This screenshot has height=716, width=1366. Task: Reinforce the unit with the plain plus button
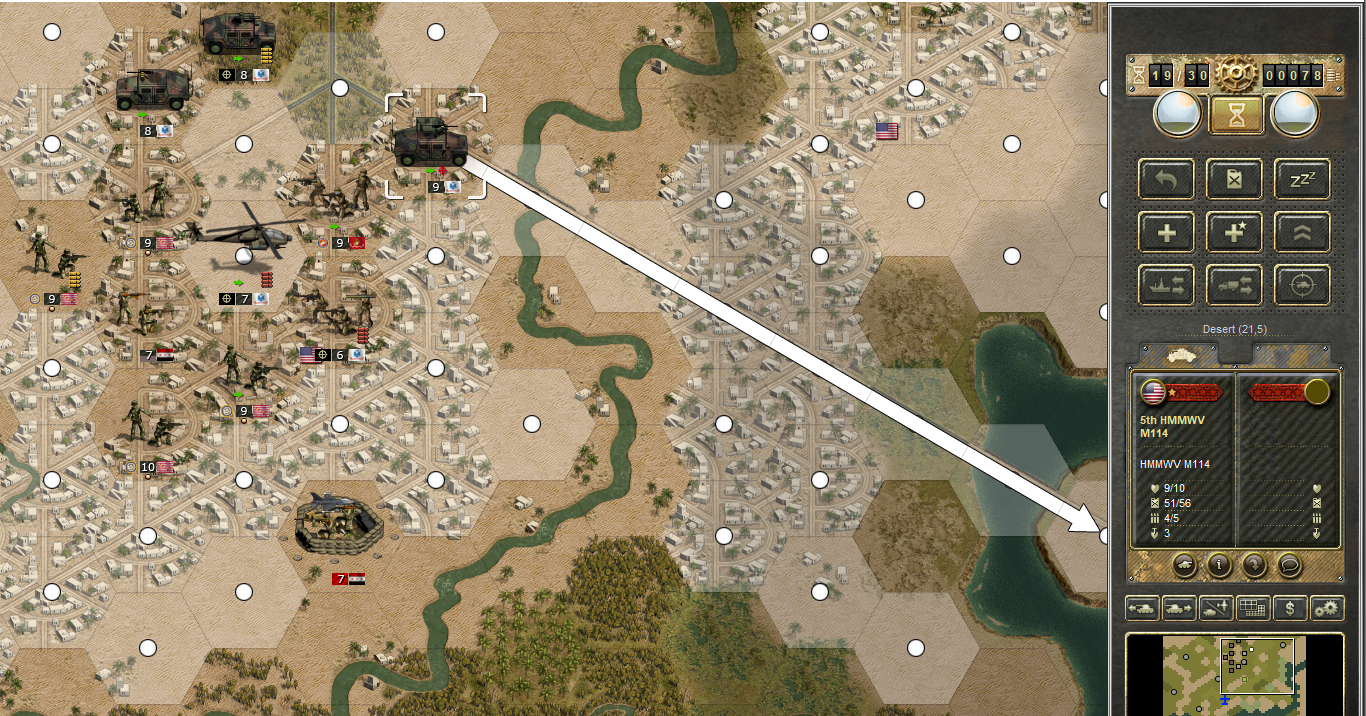[1167, 233]
